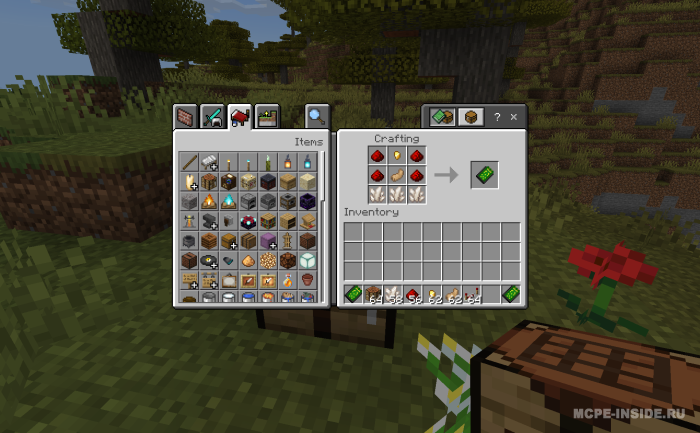Pick the obsidian block in the items list
The width and height of the screenshot is (700, 433).
[306, 201]
